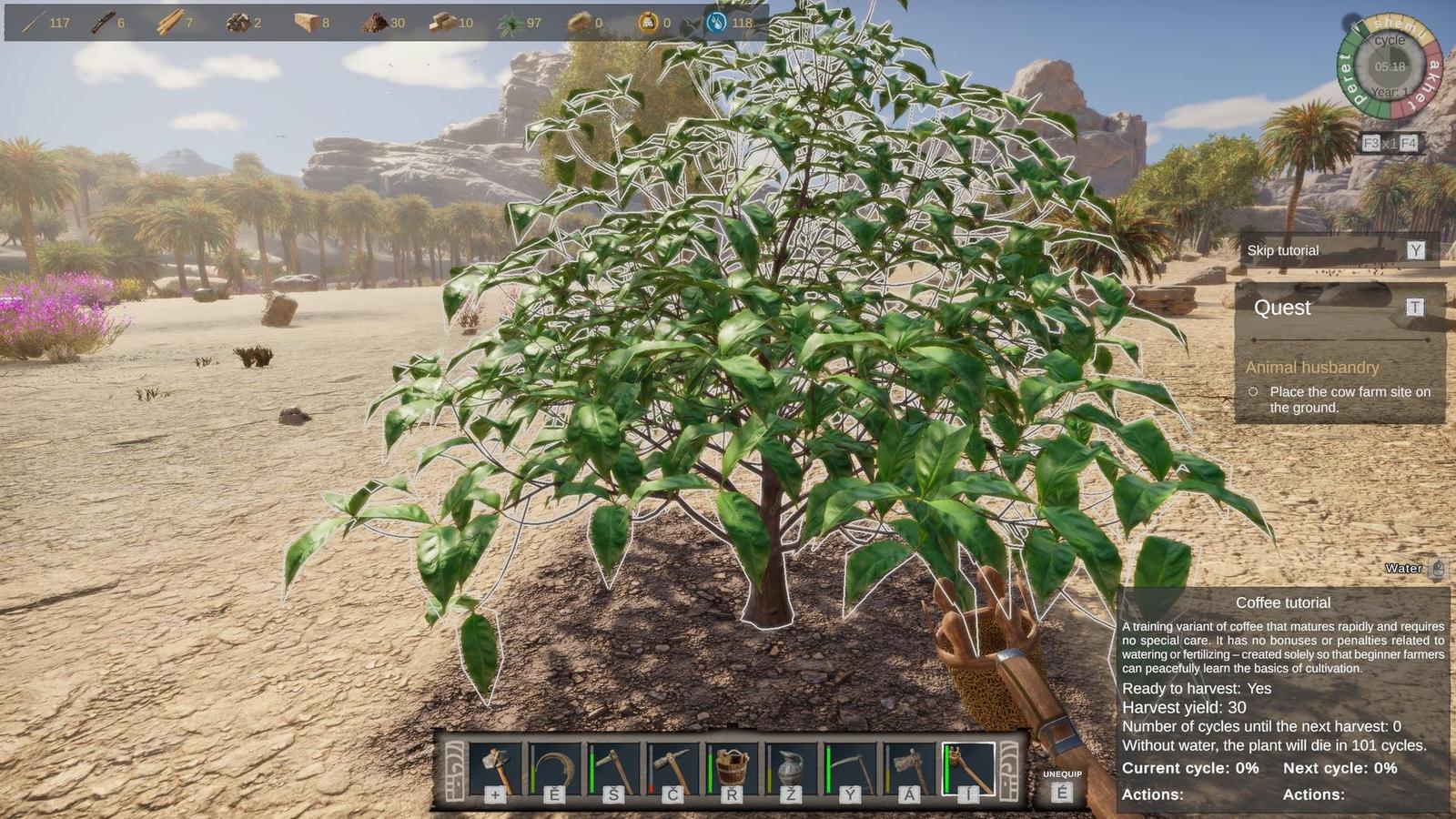Toggle the Animal husbandry quest objective circle
Viewport: 1456px width, 819px height.
[1254, 391]
